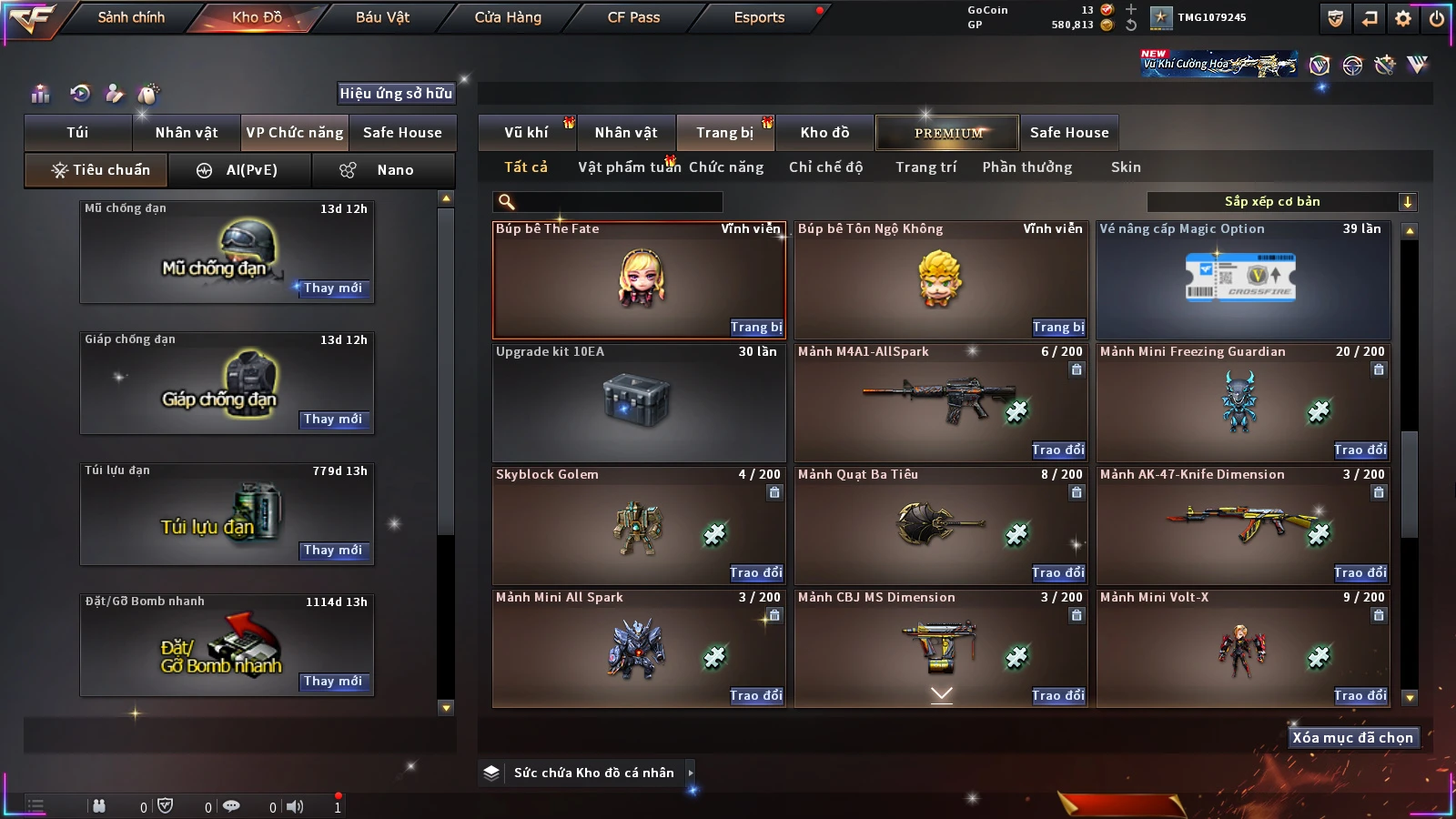This screenshot has width=1456, height=819.
Task: Equip Búp bê Tôn Ngộ Không doll
Action: 1057,327
